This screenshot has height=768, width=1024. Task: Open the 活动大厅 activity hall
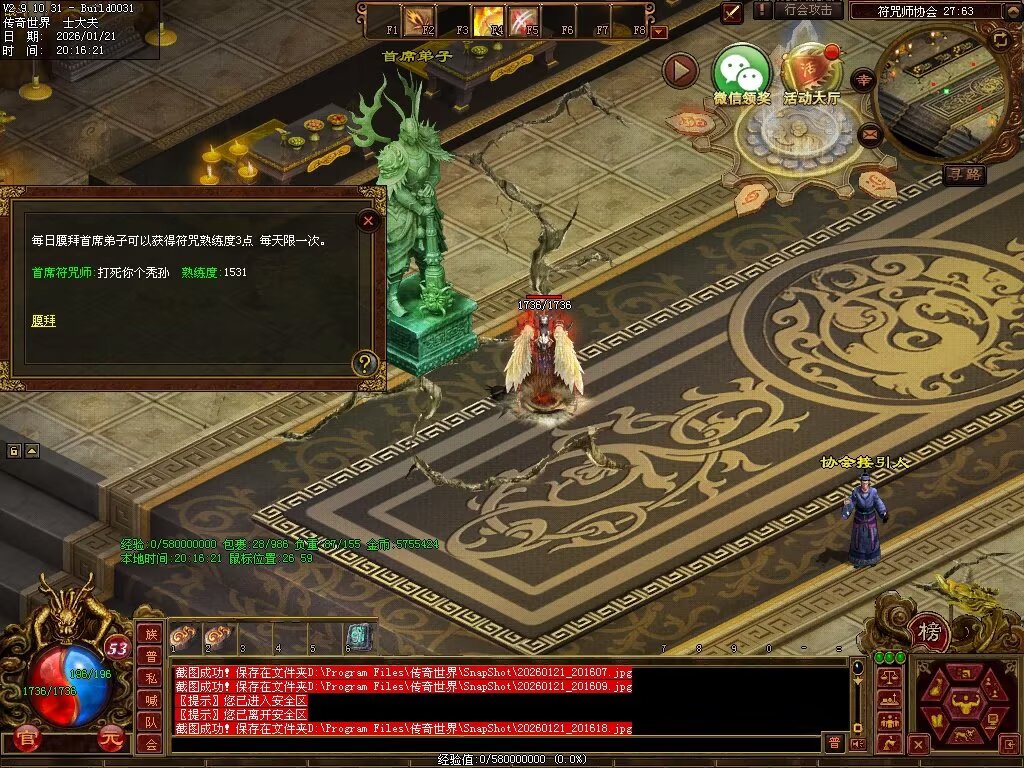click(x=811, y=71)
